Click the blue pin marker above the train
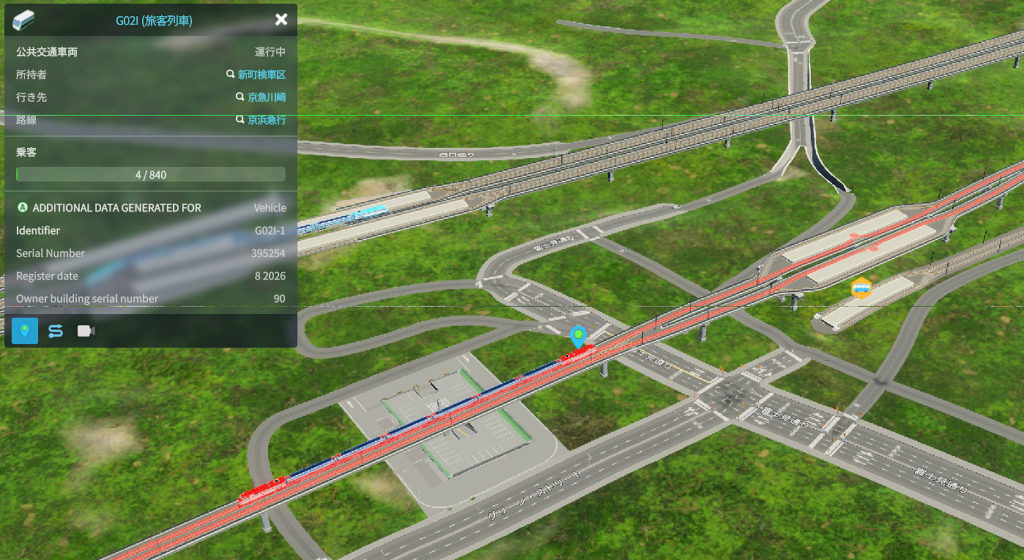 (576, 336)
